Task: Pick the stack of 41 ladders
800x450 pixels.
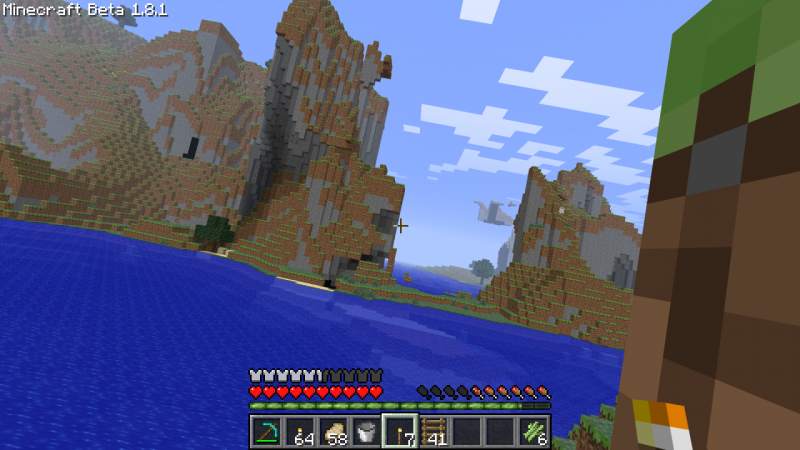Action: pos(433,432)
